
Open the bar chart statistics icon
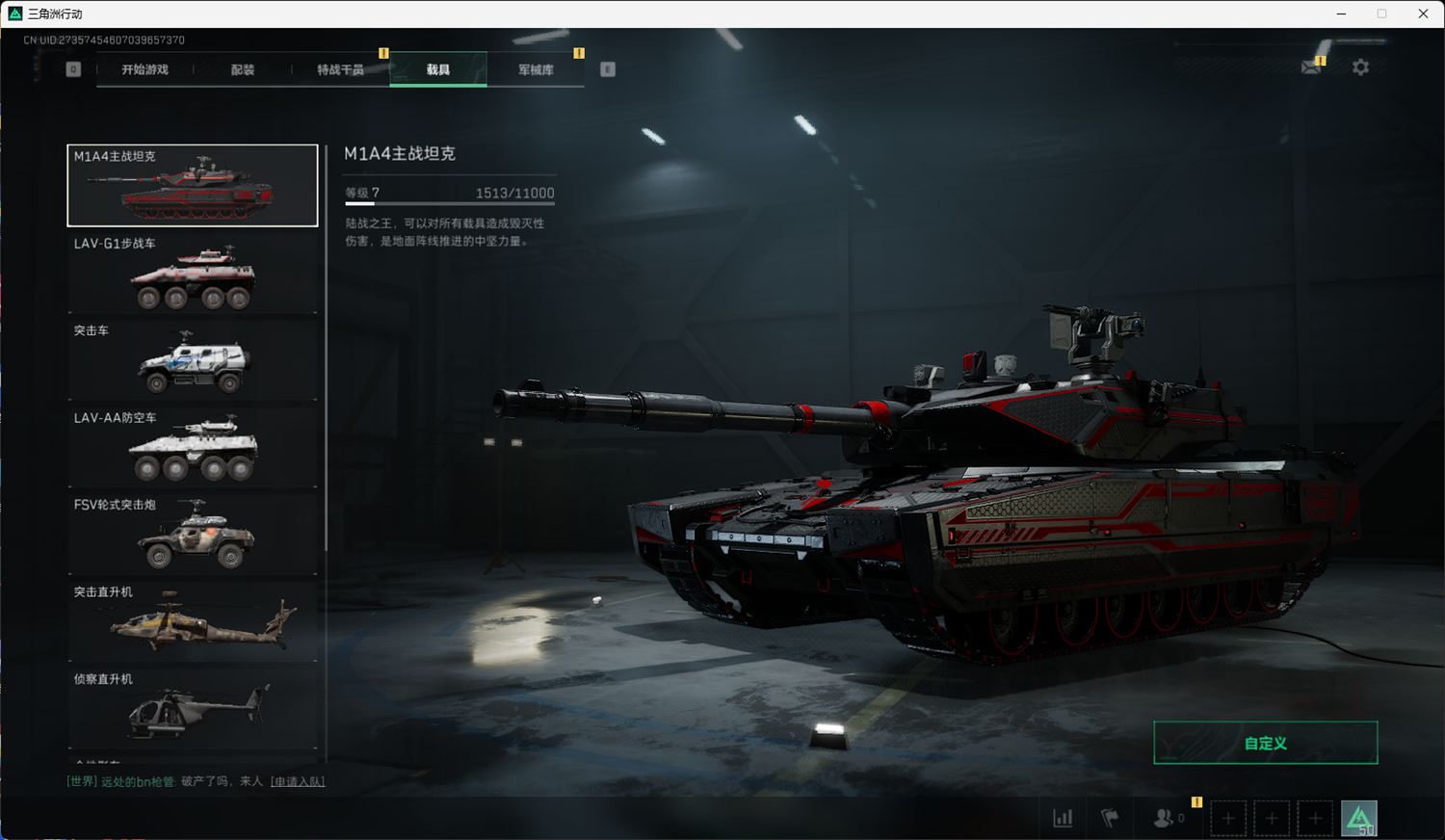[x=1063, y=818]
